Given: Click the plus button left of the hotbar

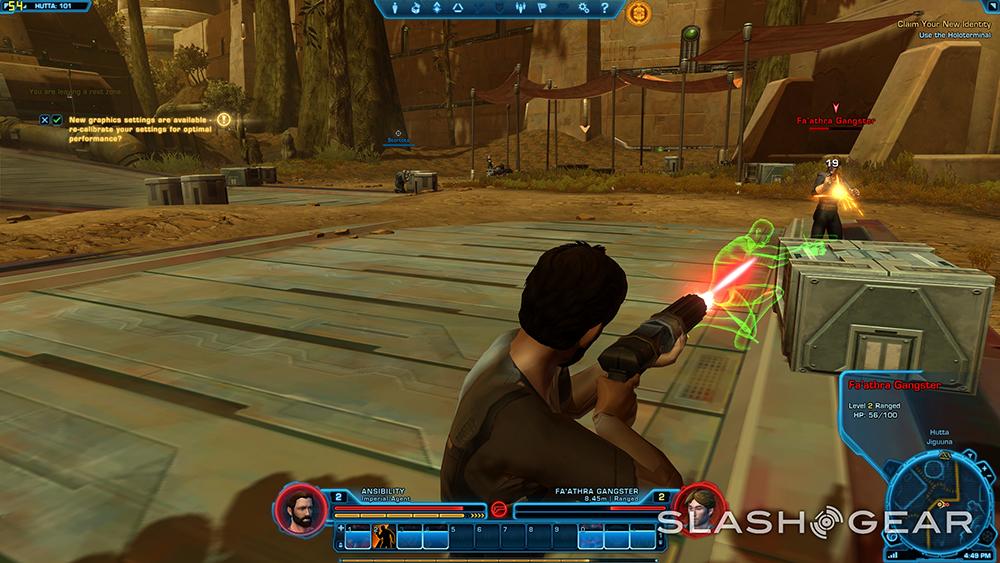Looking at the screenshot, I should coord(341,528).
